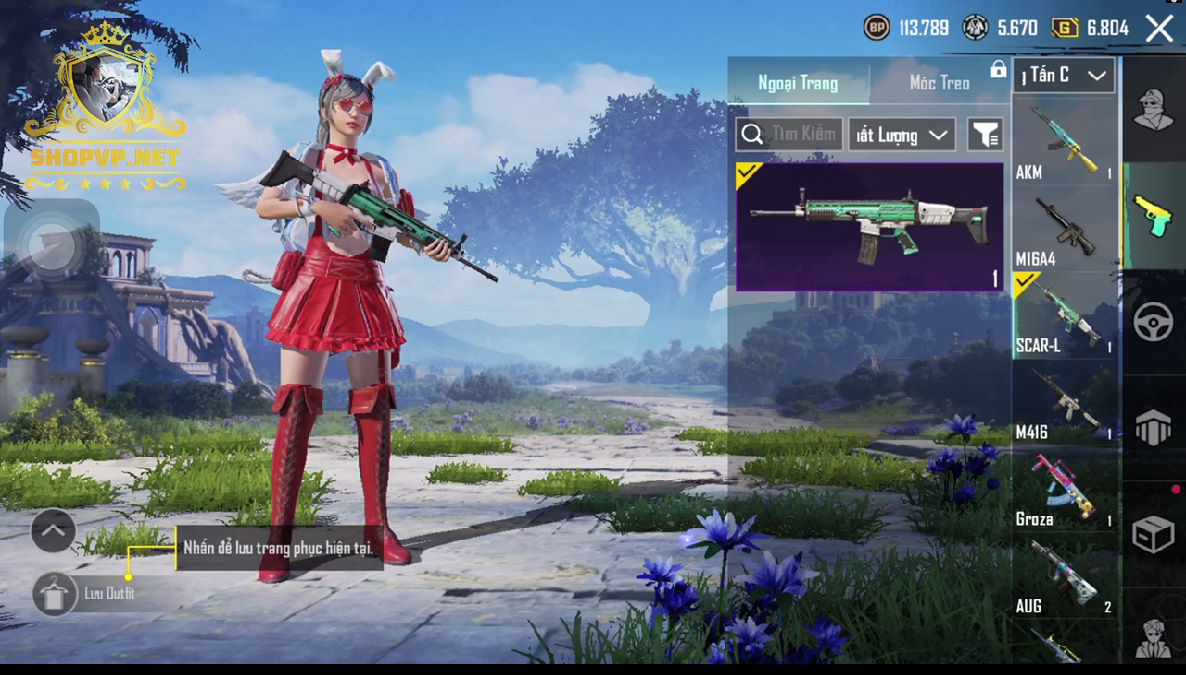
Task: Close the inventory screen with the X
Action: point(1159,28)
